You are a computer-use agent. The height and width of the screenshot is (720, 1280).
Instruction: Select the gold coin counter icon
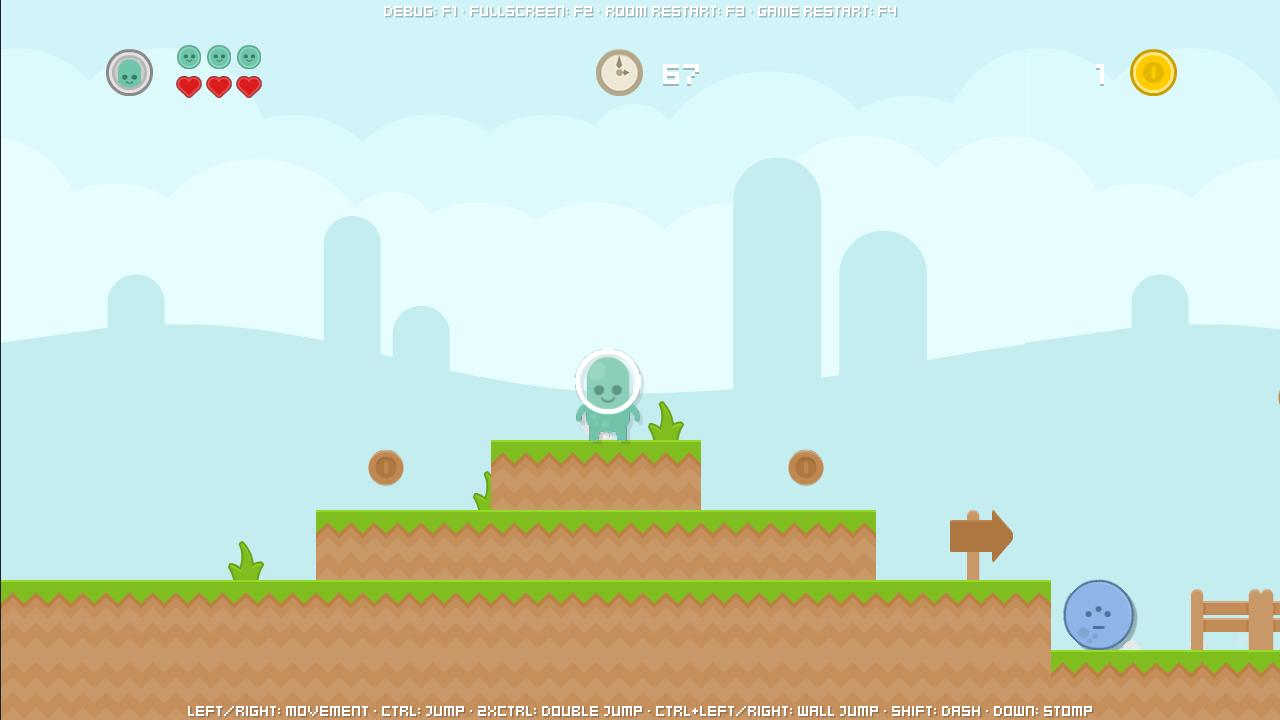click(1153, 72)
